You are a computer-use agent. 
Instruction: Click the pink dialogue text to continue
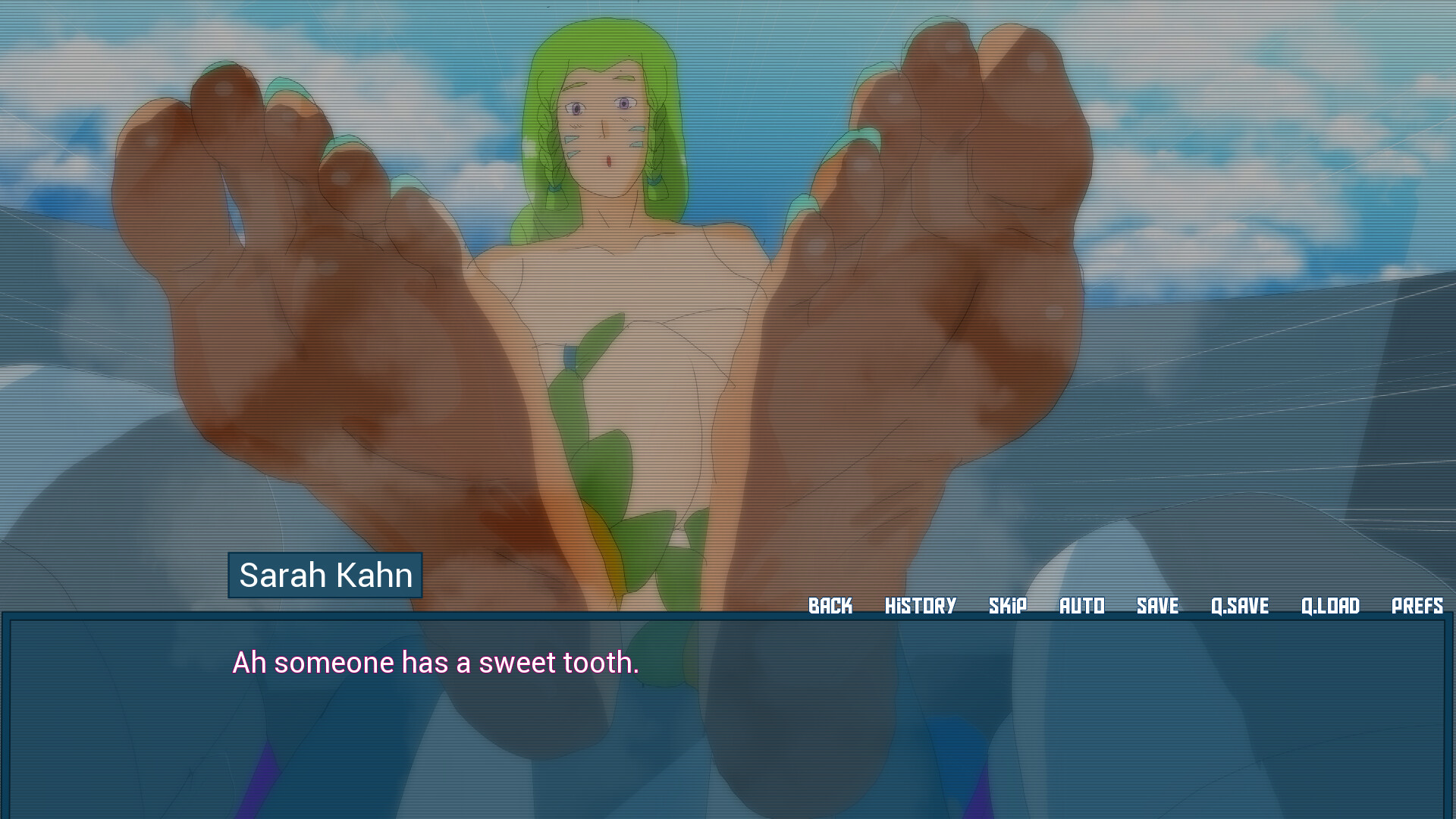(x=435, y=662)
